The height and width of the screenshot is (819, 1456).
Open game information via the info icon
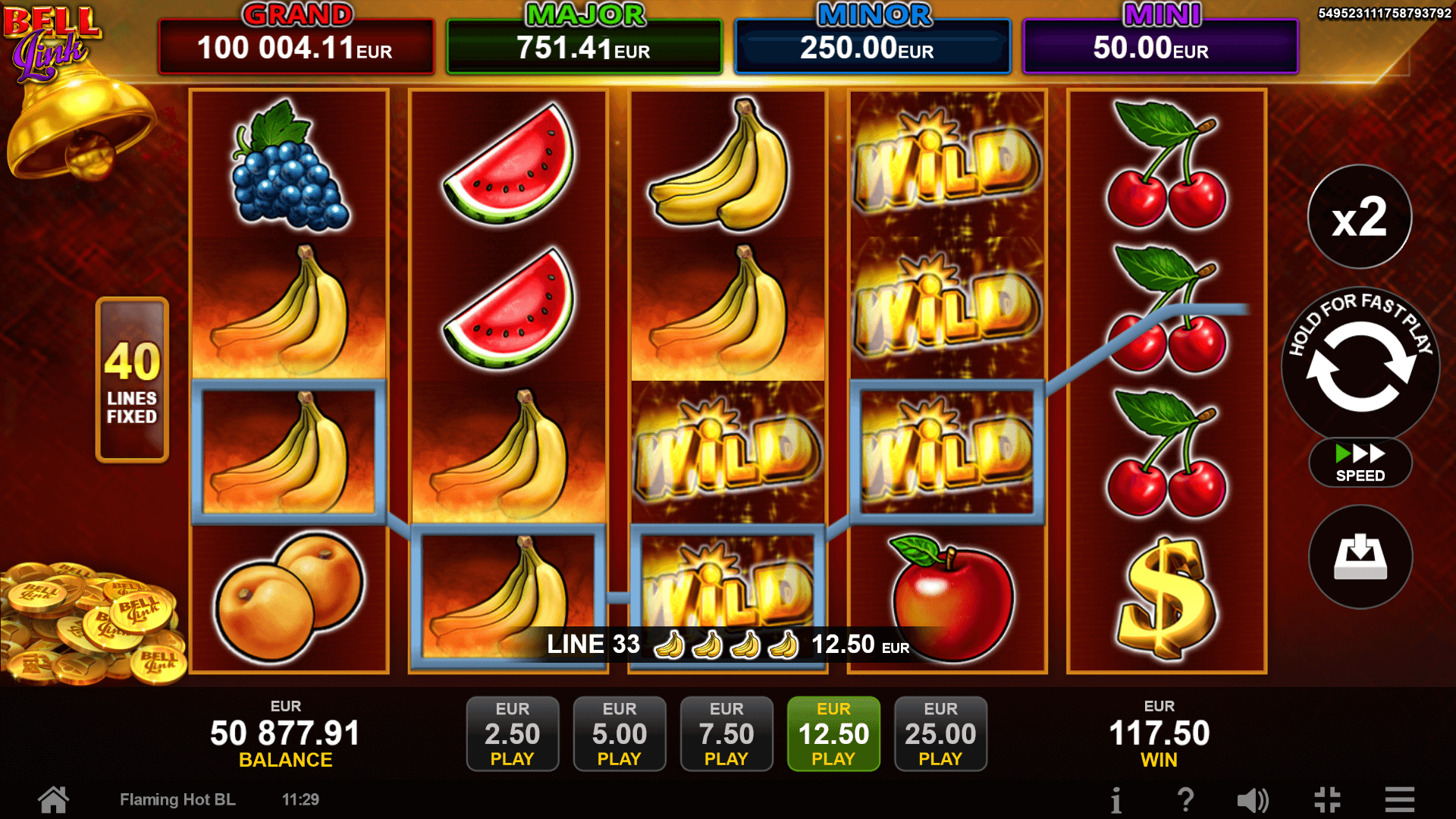coord(1116,799)
